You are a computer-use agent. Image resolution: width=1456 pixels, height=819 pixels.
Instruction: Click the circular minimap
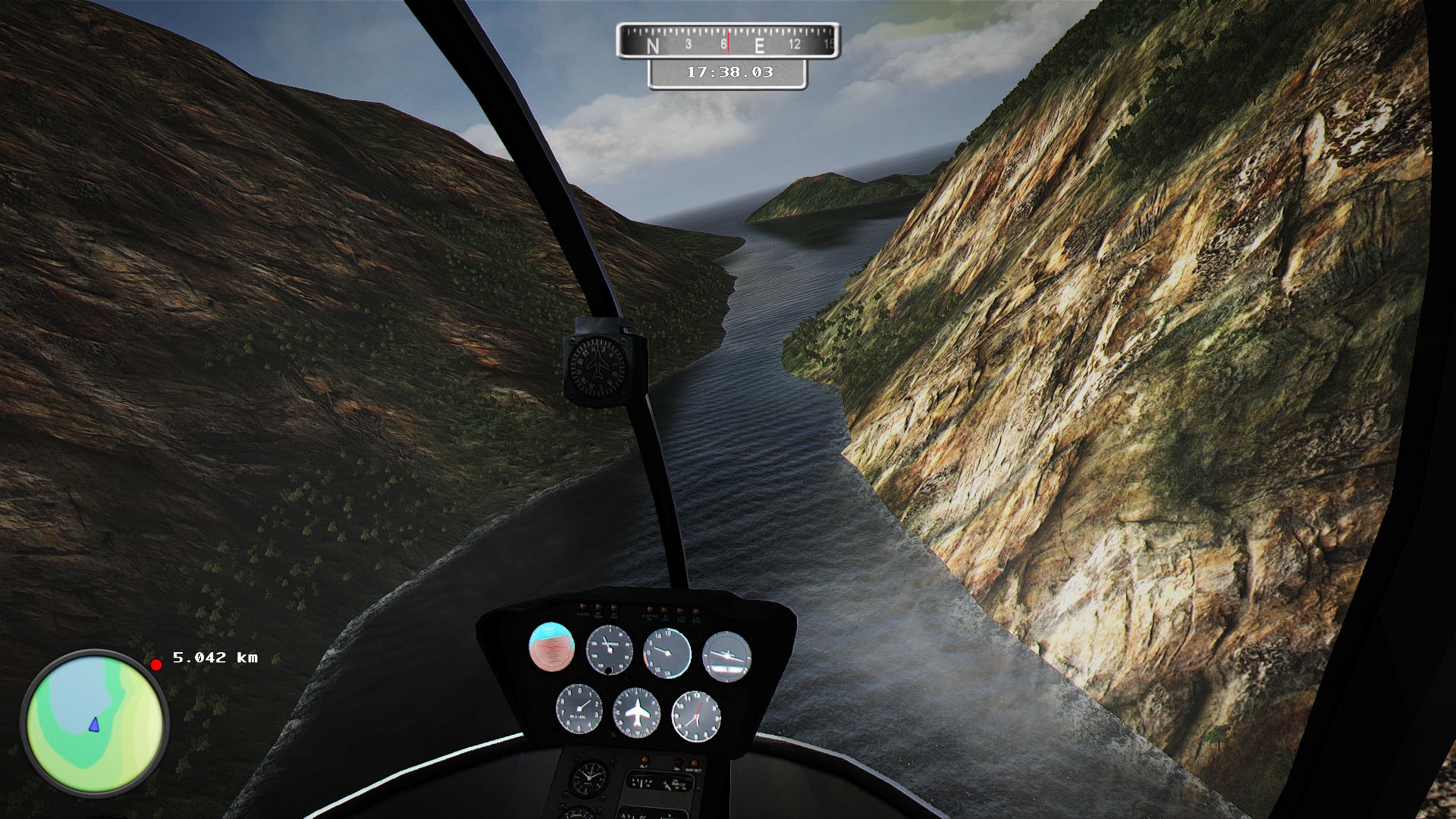(x=95, y=723)
